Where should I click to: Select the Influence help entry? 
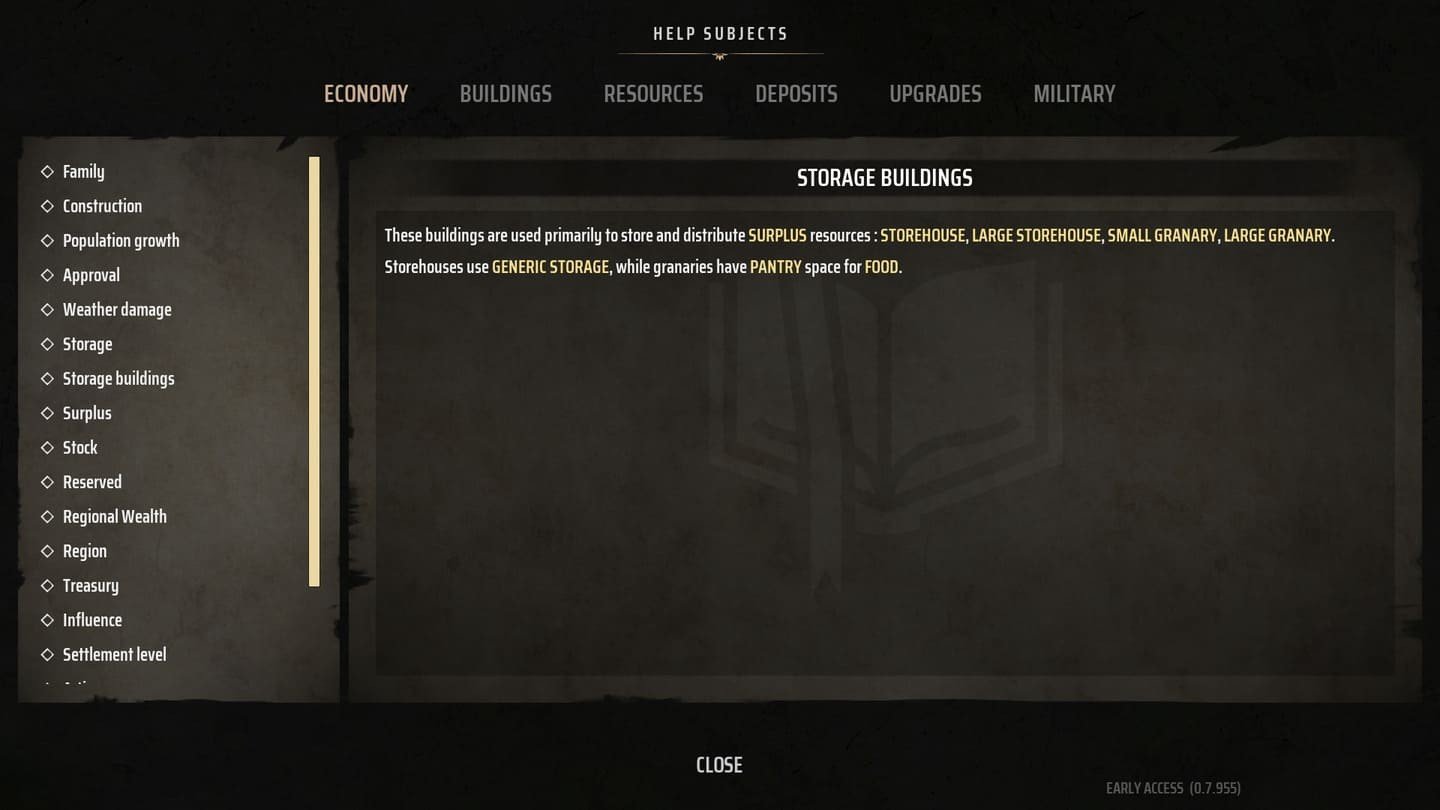point(92,620)
